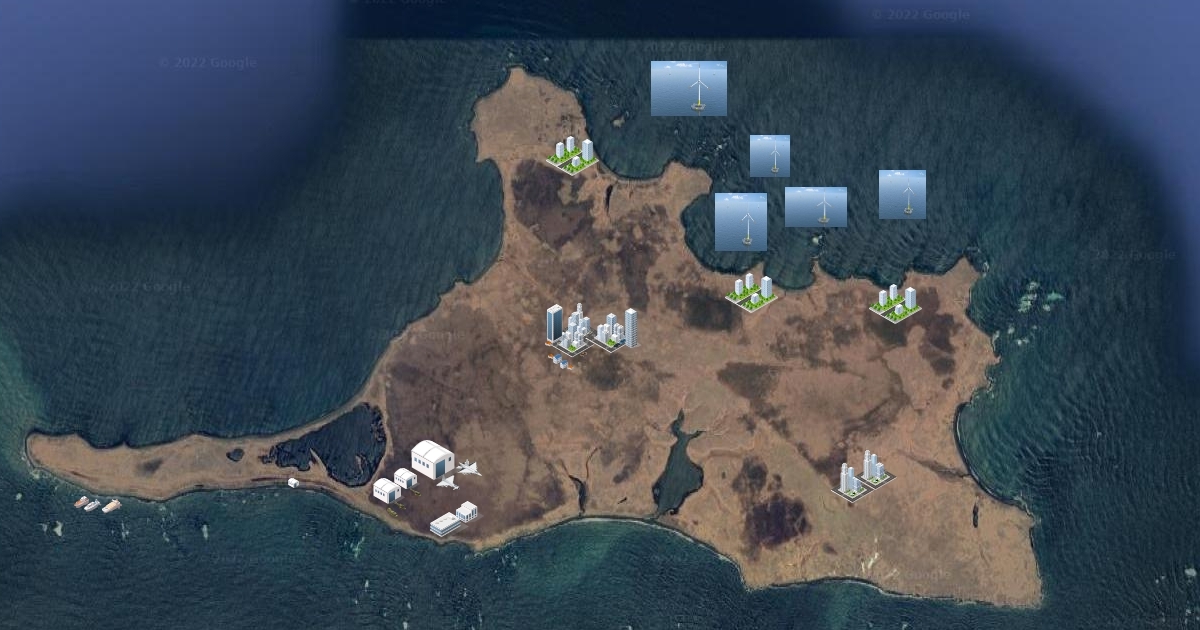Screen dimensions: 1200x630
Task: Choose the grey-paved twin tower city marker
Action: [x=861, y=475]
